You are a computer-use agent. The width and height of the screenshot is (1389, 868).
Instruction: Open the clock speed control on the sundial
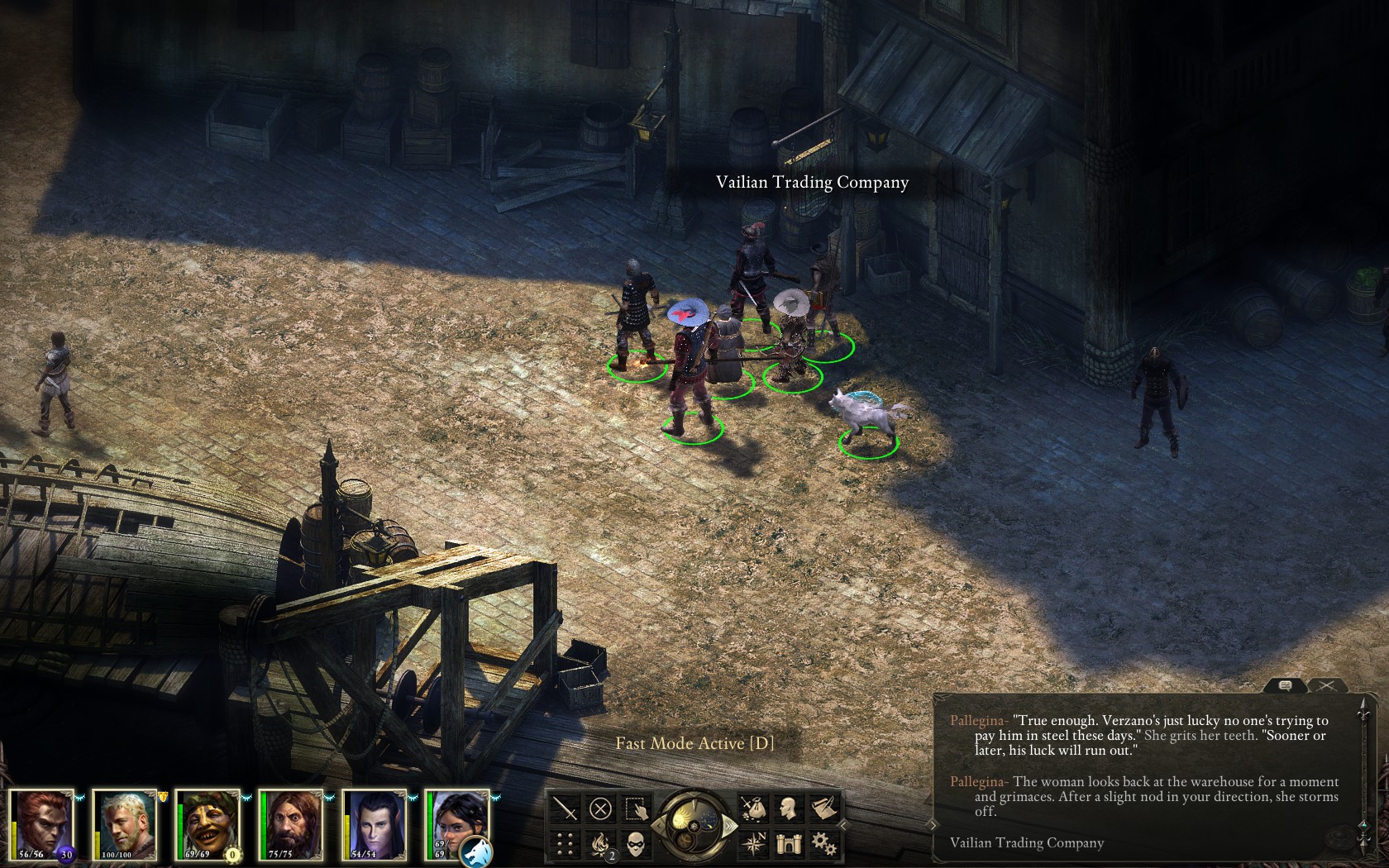pyautogui.click(x=693, y=827)
